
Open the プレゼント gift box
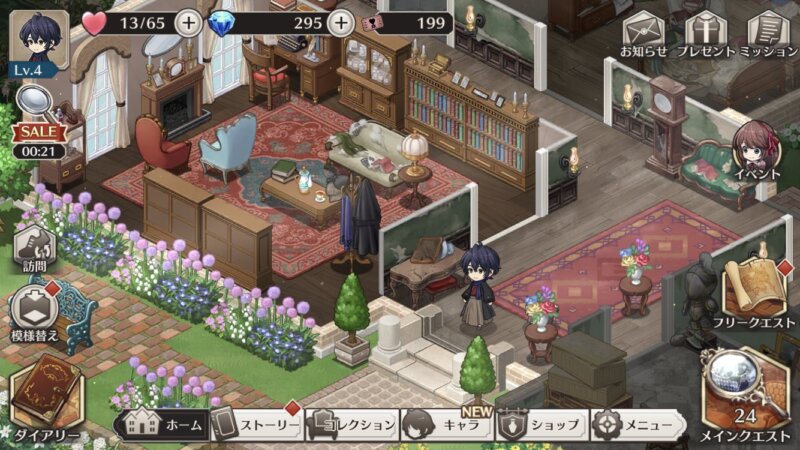click(x=706, y=32)
